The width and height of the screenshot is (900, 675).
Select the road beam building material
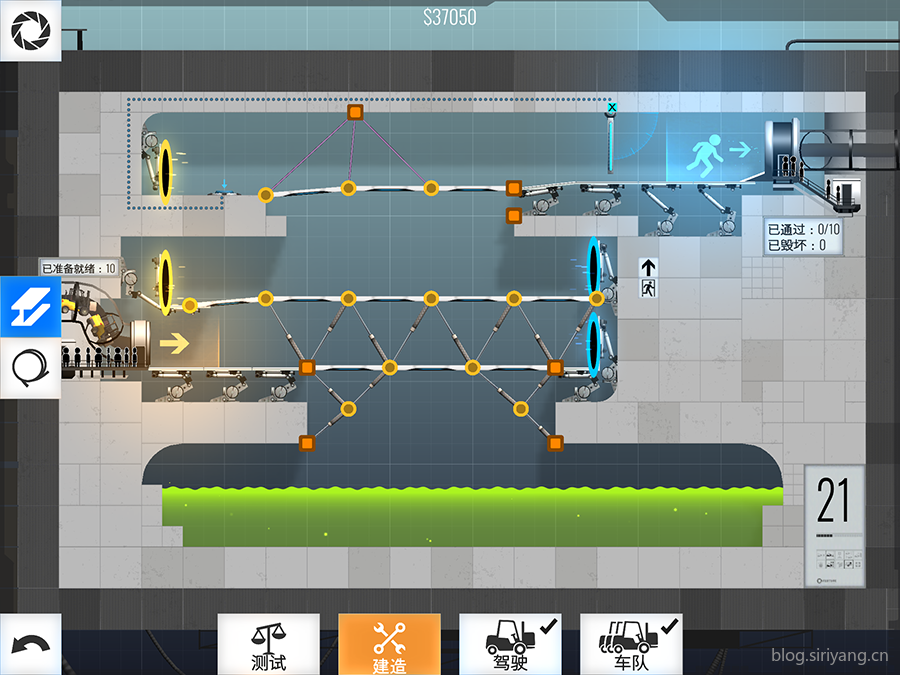(30, 307)
